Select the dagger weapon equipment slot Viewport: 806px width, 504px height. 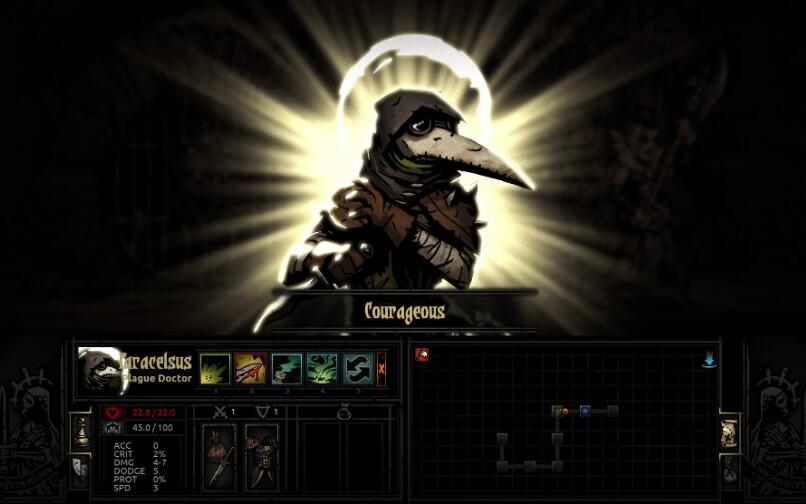click(x=219, y=455)
